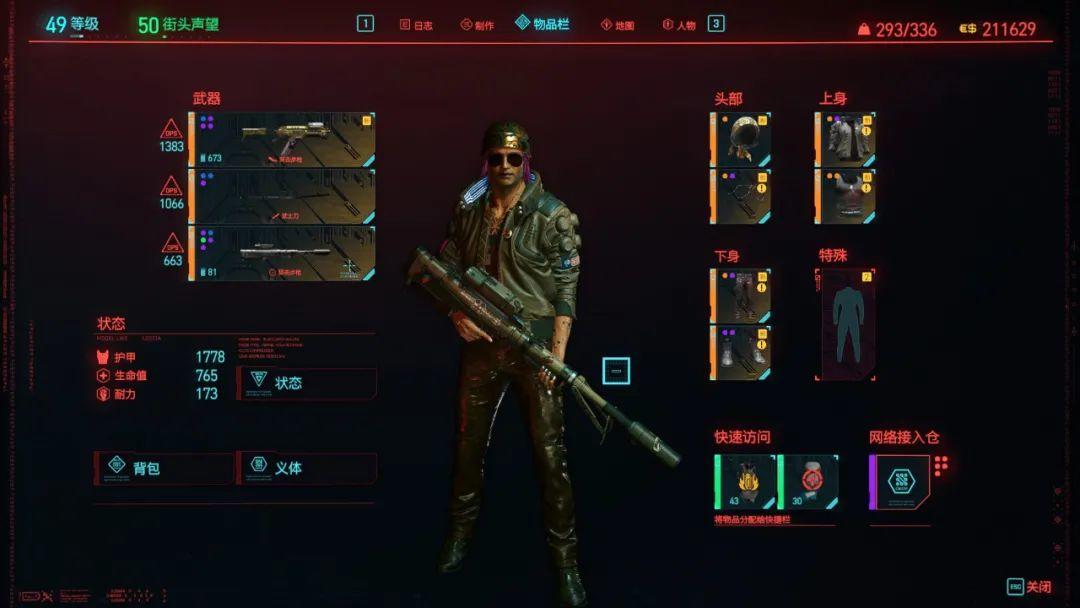Screen dimensions: 1080x608
Task: Select the 网络接入仓 cyberdeck slot
Action: [x=901, y=481]
